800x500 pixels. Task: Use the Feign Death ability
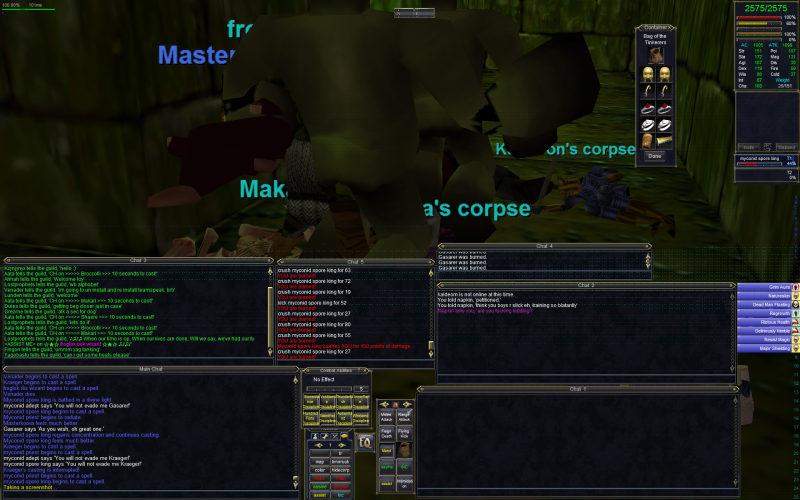point(387,434)
